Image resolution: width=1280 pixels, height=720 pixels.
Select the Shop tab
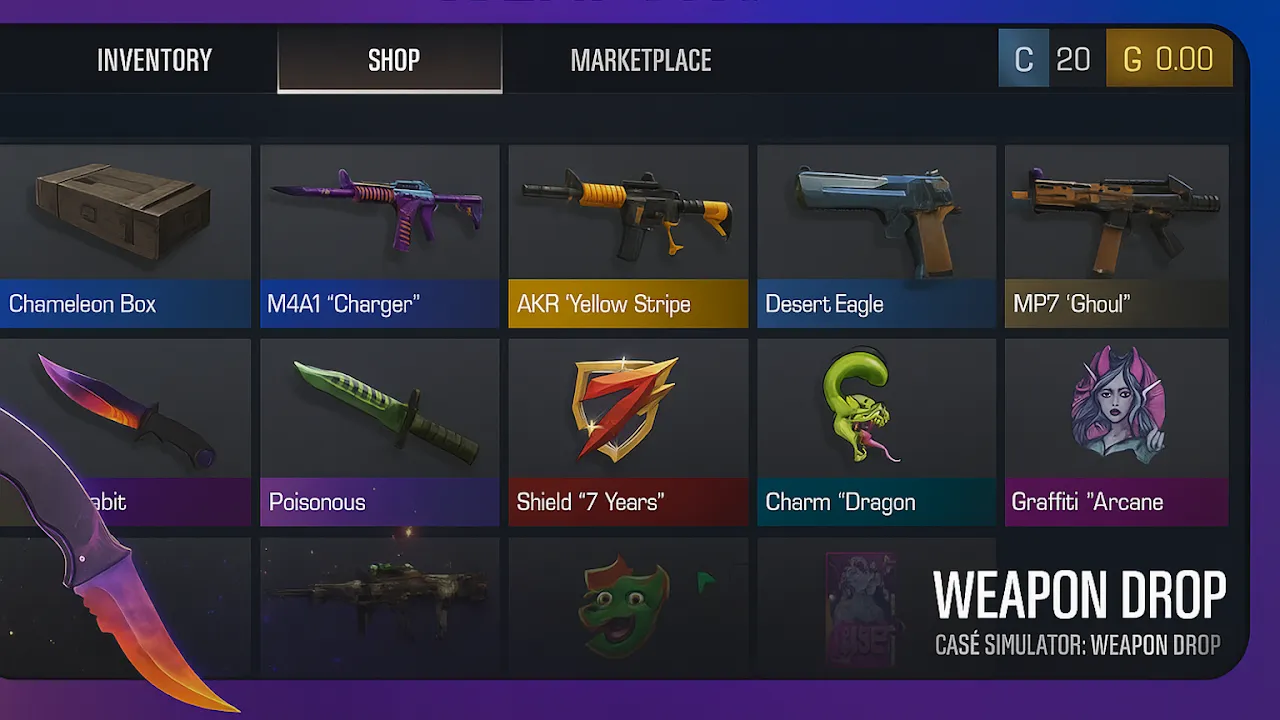click(x=391, y=60)
